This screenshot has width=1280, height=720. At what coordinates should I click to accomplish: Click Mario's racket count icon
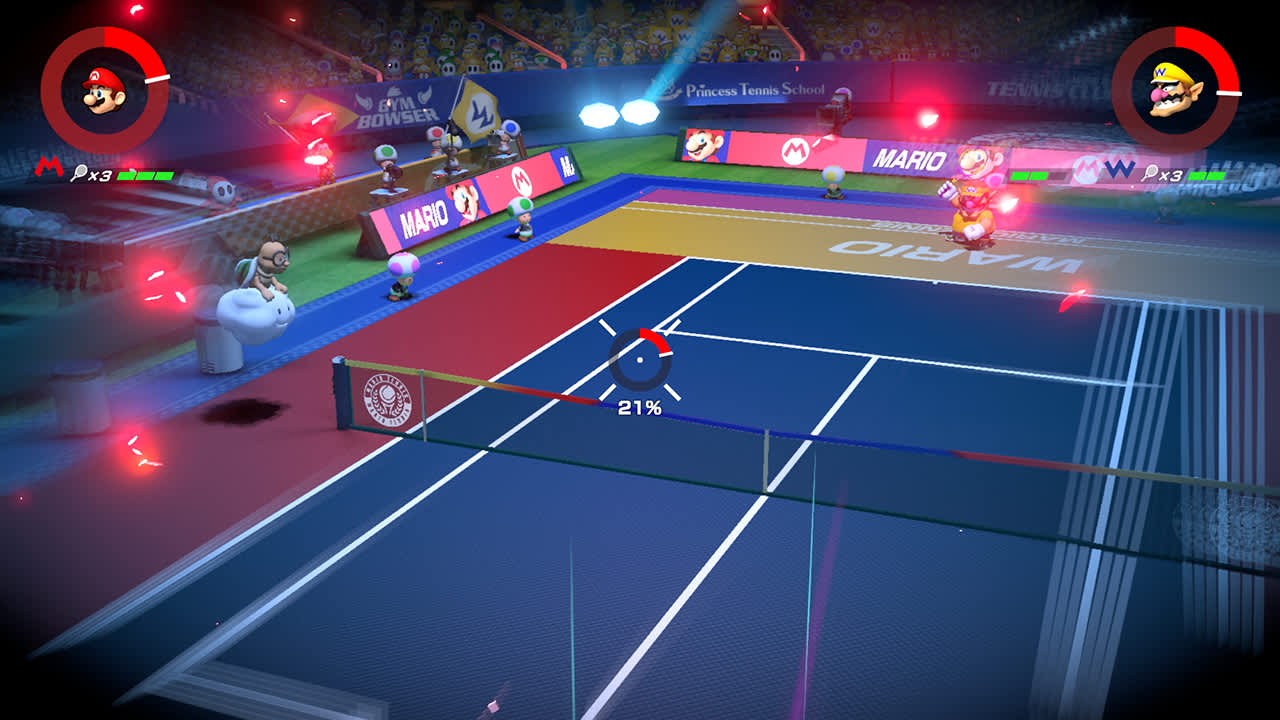point(79,172)
